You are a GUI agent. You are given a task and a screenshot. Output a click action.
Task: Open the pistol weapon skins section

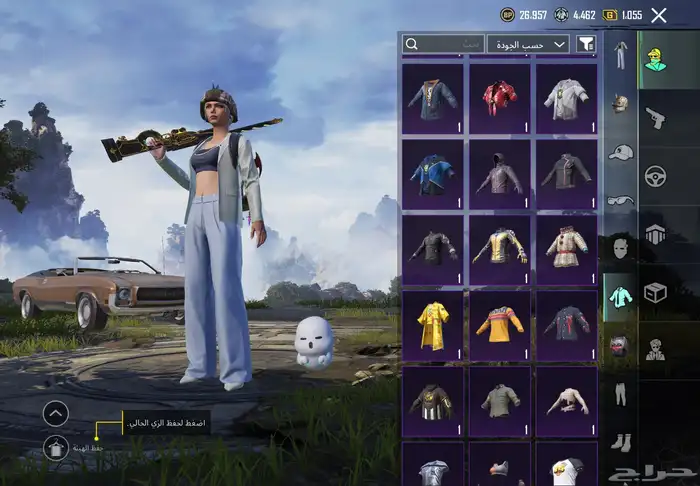pos(656,117)
